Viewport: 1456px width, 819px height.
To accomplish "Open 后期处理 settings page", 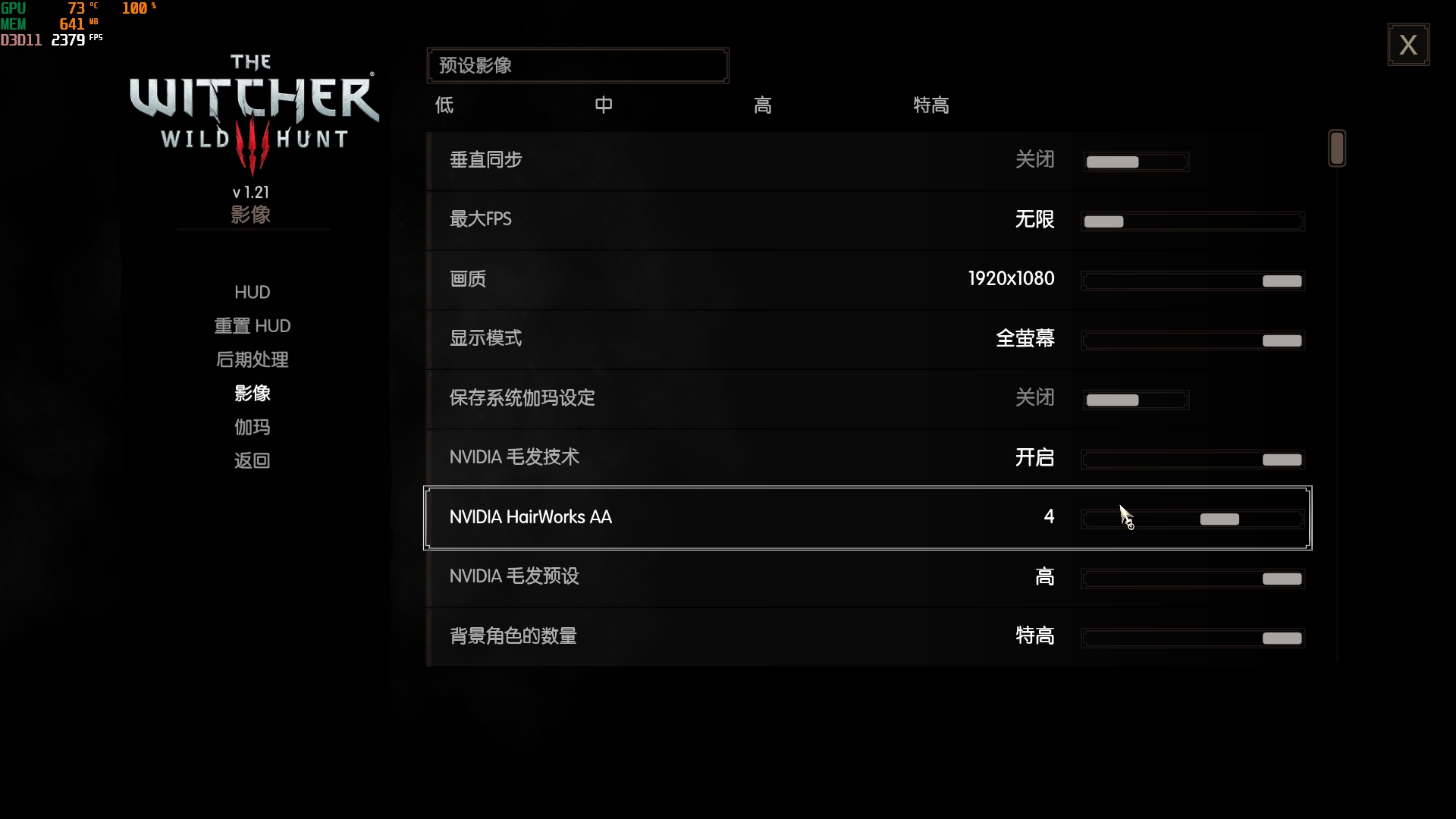I will coord(252,359).
